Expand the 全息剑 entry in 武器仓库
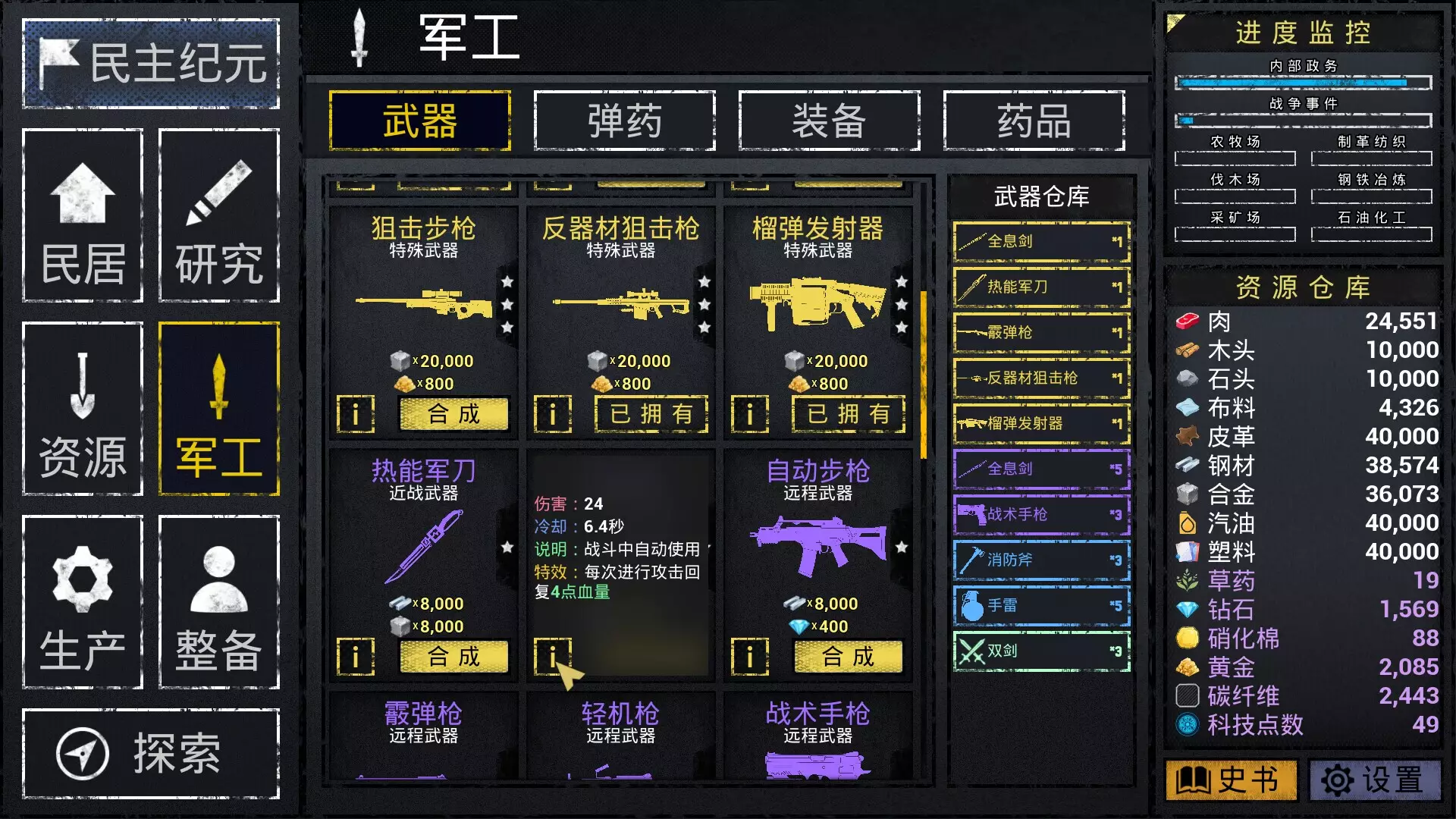 pyautogui.click(x=1040, y=242)
